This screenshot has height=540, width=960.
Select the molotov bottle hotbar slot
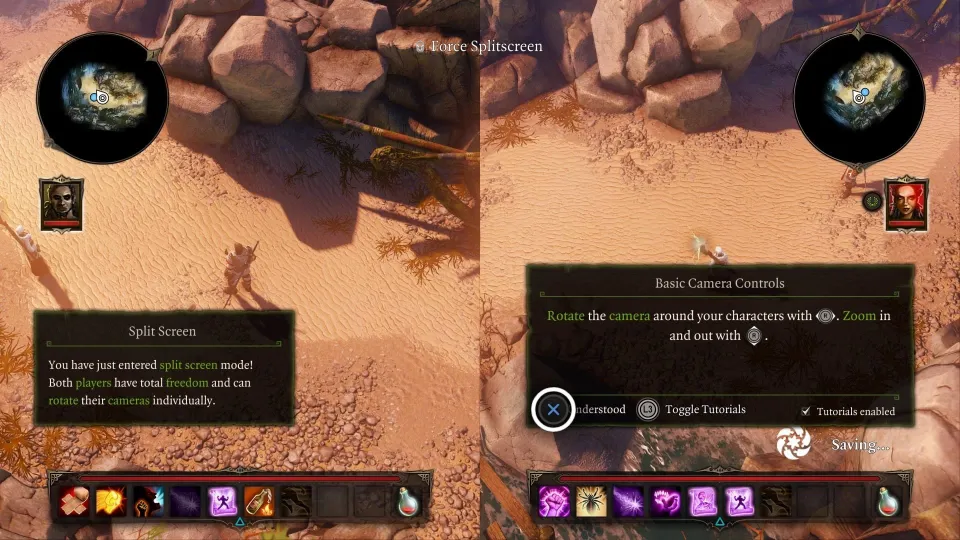point(258,500)
